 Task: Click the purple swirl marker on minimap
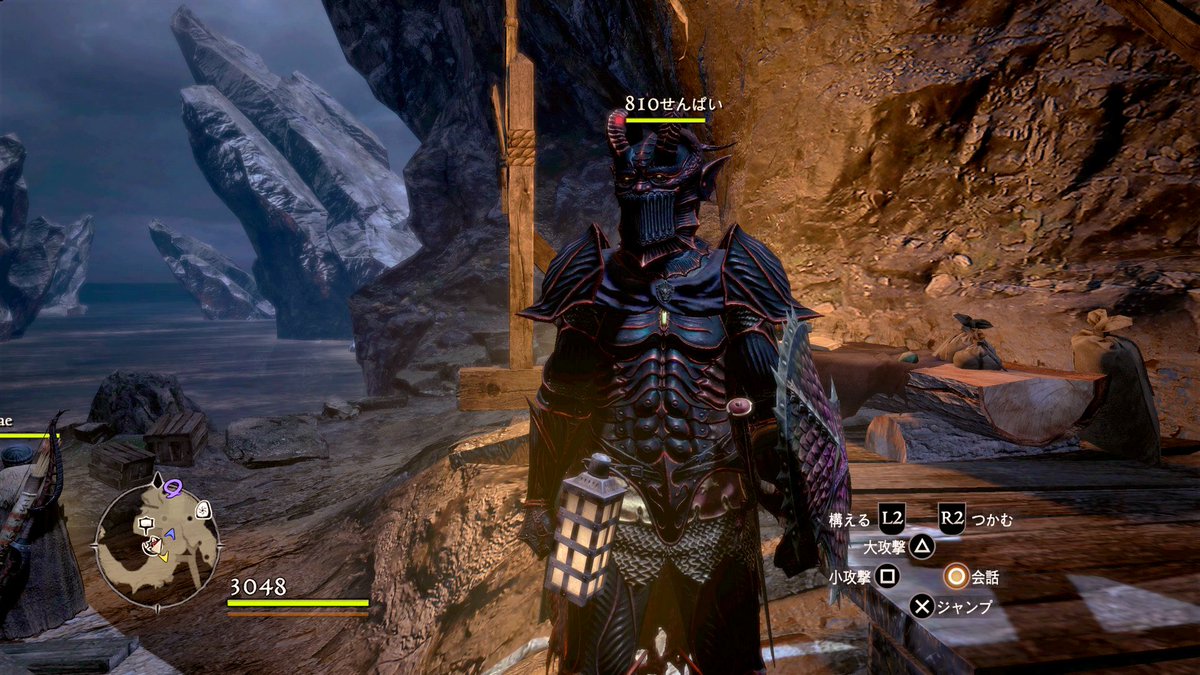(173, 488)
